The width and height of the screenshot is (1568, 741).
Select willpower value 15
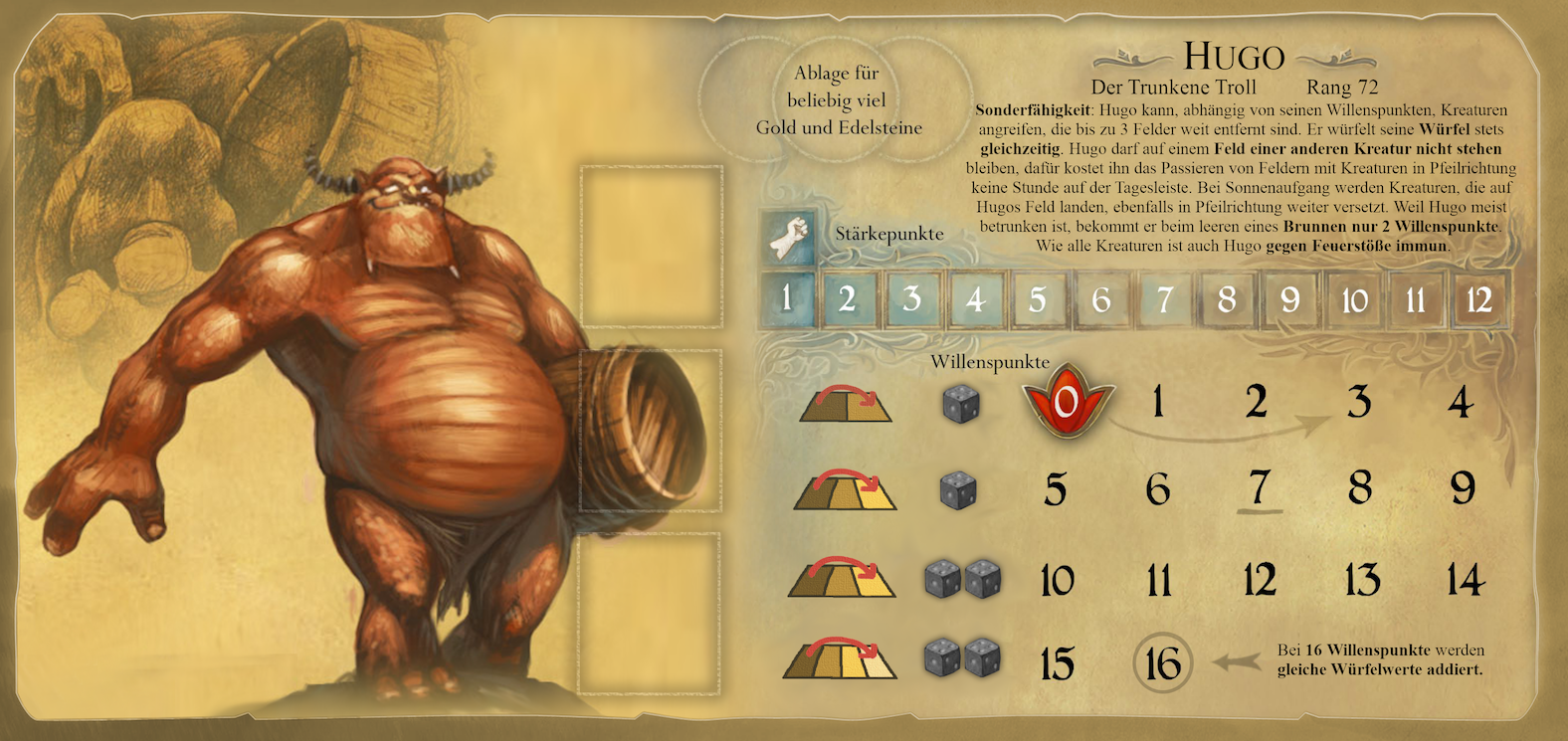(1057, 664)
